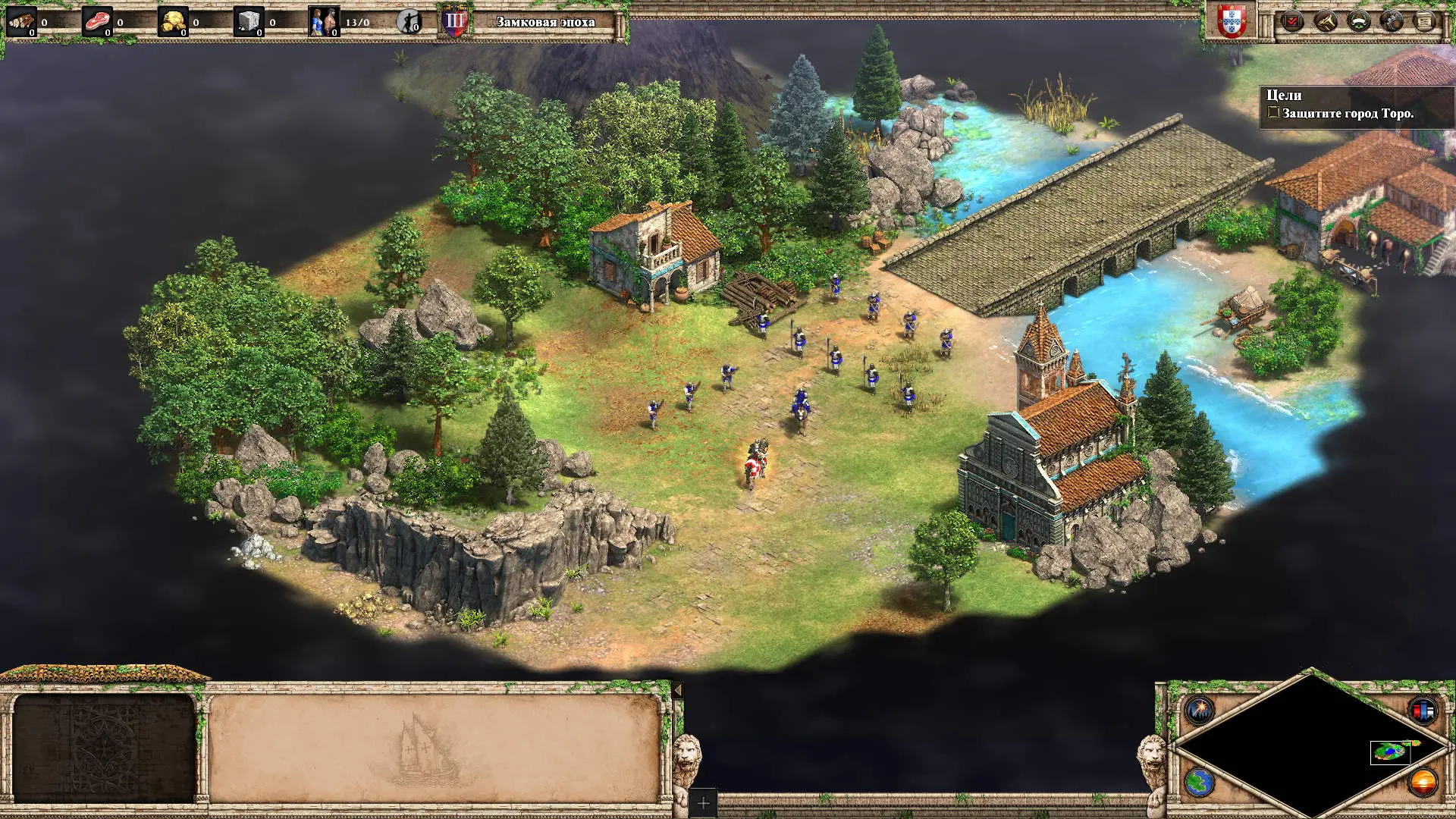Viewport: 1456px width, 819px height.
Task: Collapse the bottom command panel arrow
Action: 678,690
